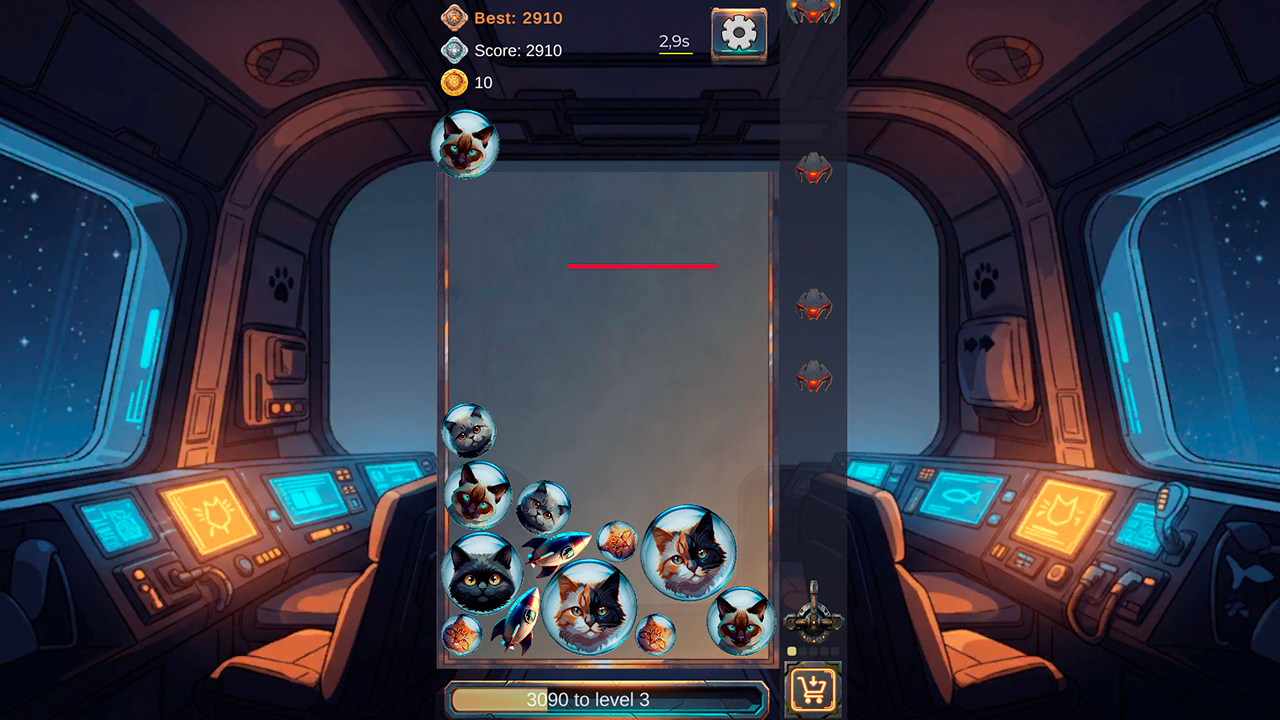The width and height of the screenshot is (1280, 720).
Task: Select the gold coin currency icon
Action: pos(455,83)
